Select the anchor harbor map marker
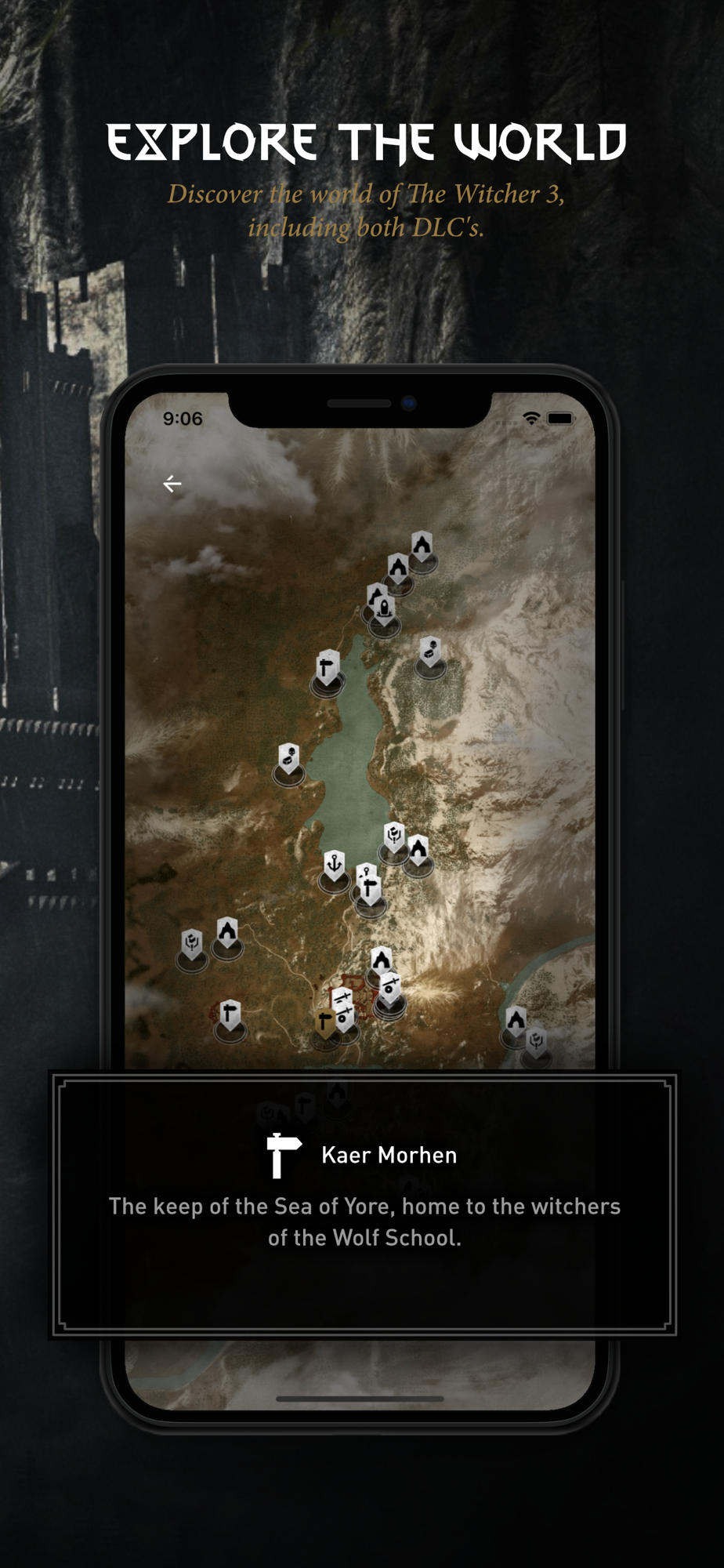 (335, 866)
